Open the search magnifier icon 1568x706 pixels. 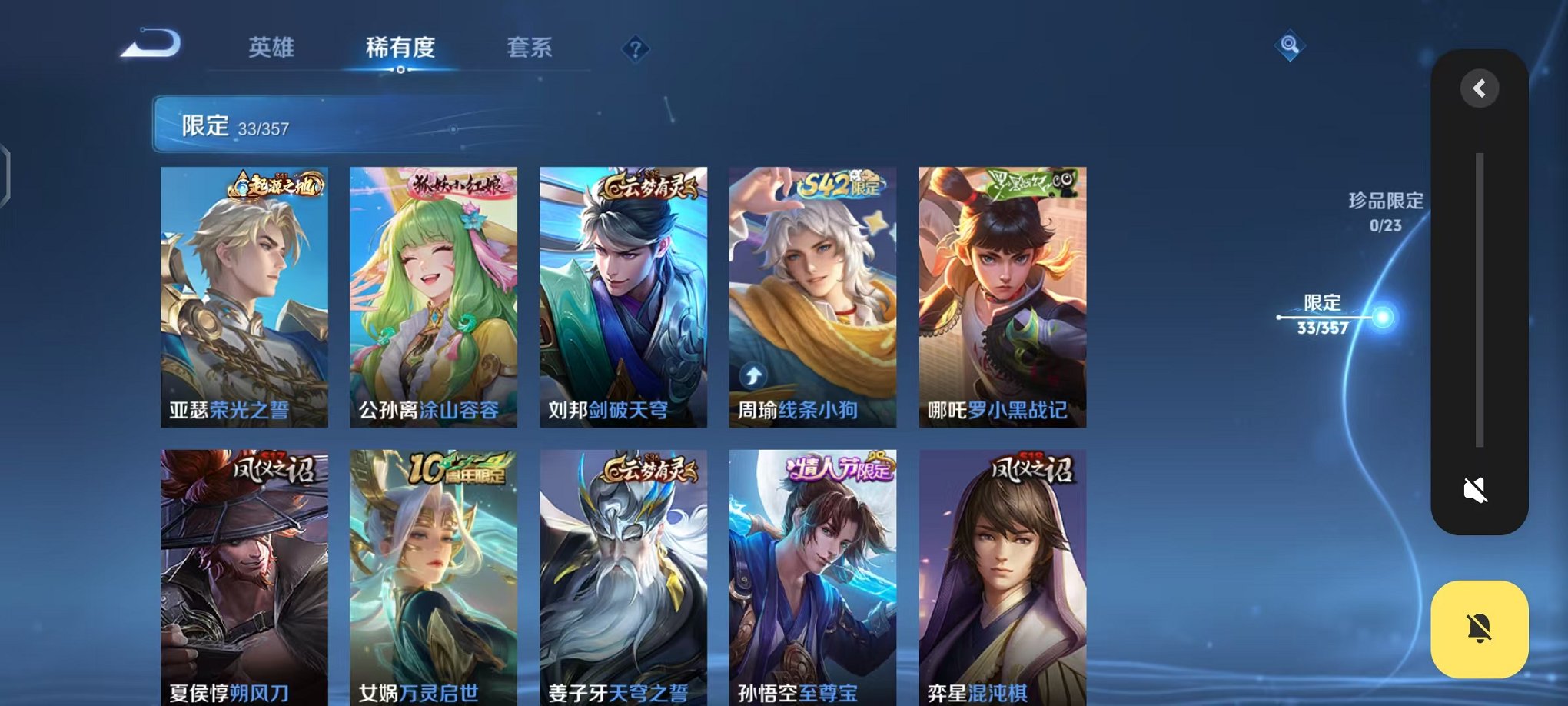[1290, 46]
